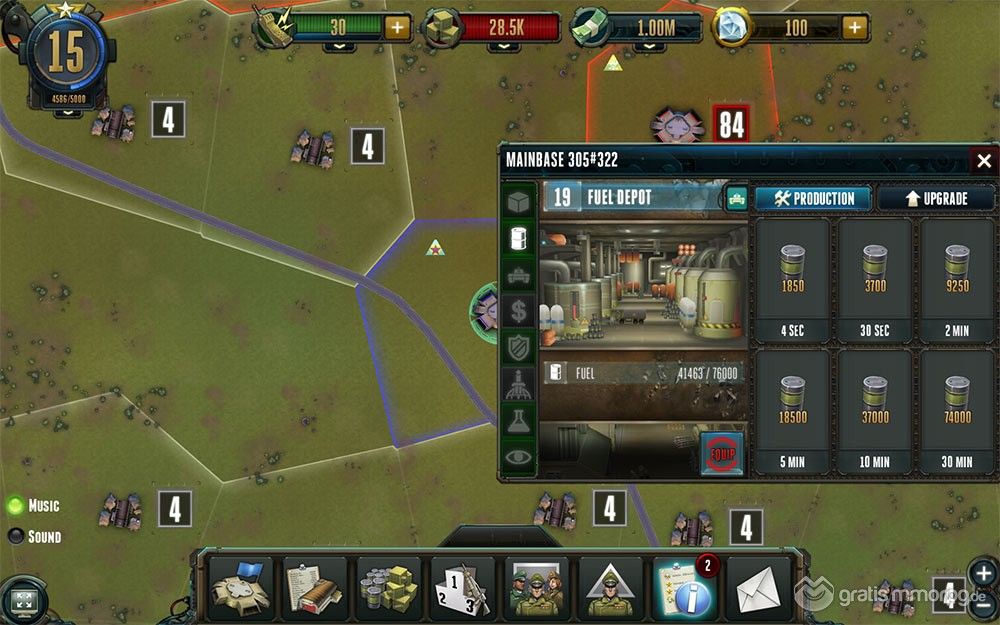Switch to the Upgrade tab

pos(936,198)
